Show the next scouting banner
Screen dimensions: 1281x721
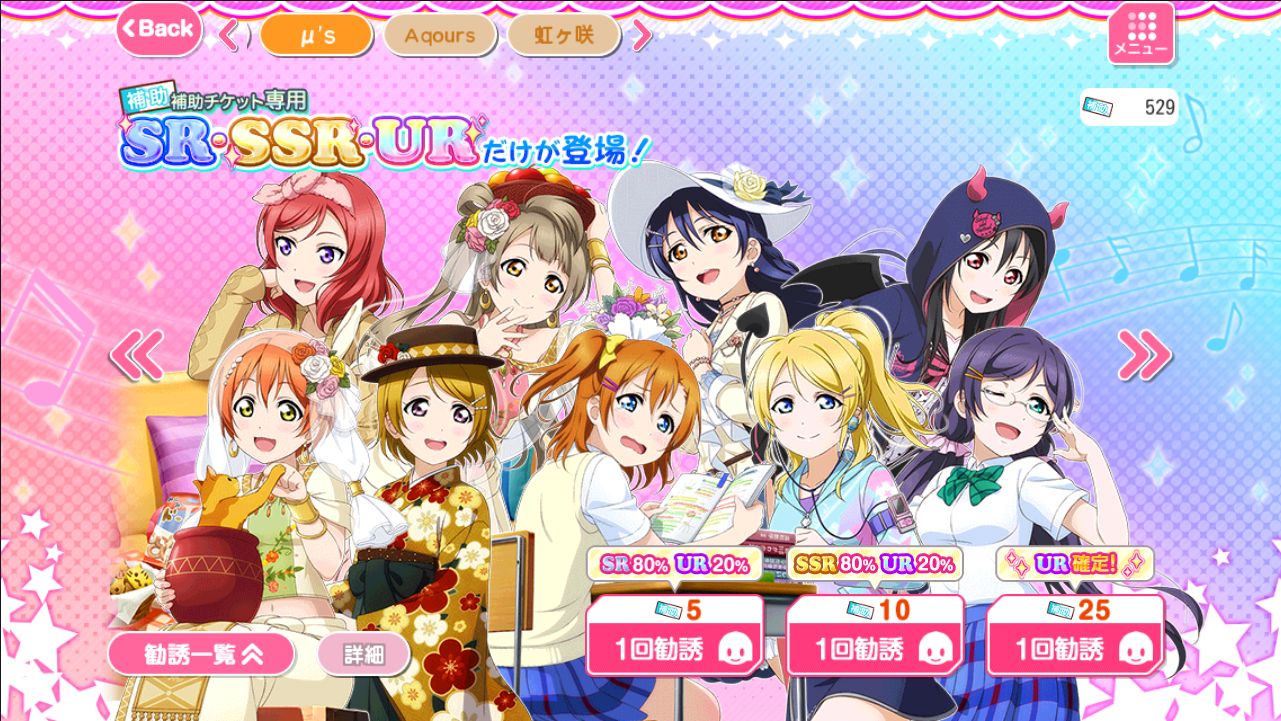[x=1143, y=354]
